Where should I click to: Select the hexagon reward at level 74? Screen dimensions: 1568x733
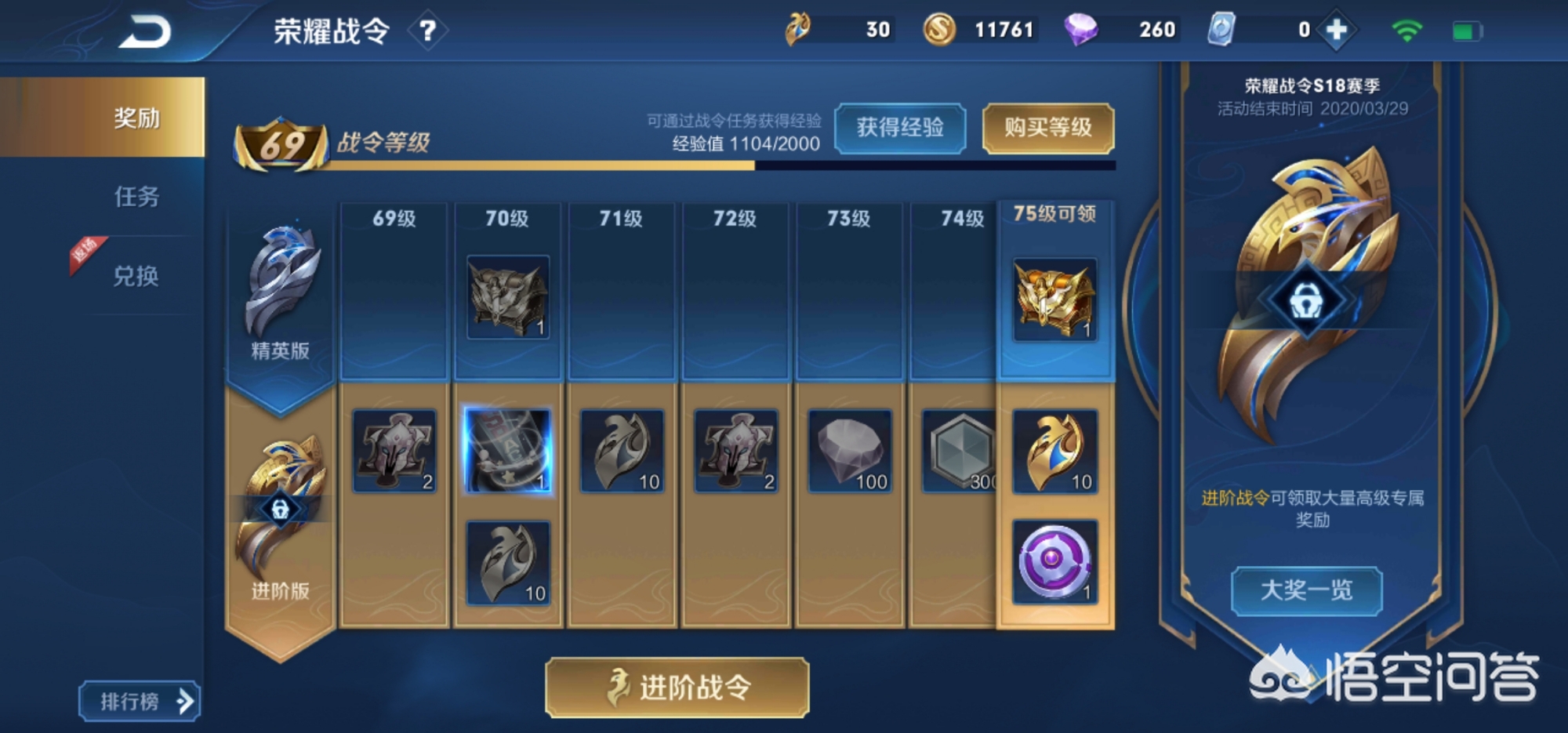coord(960,451)
